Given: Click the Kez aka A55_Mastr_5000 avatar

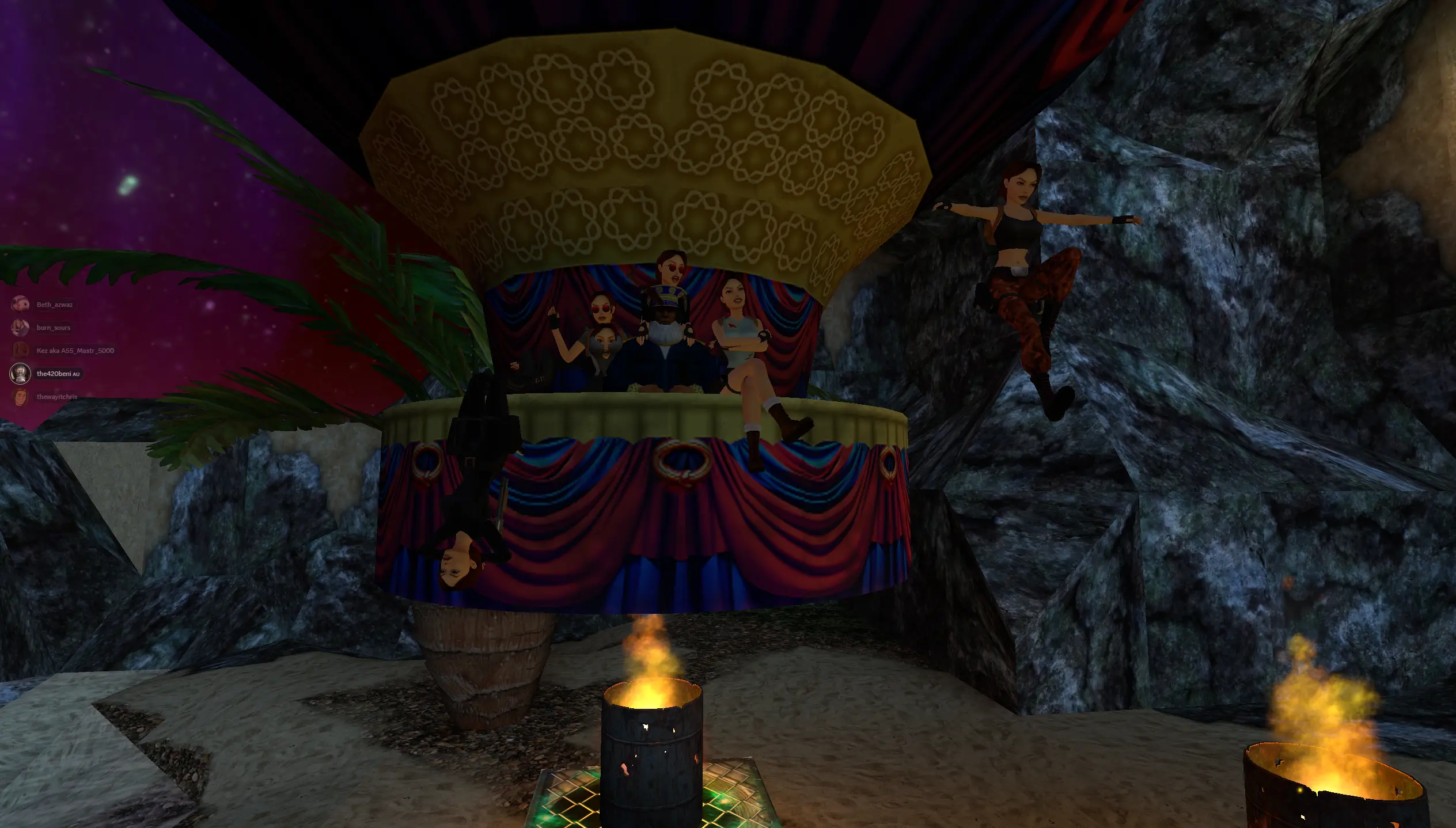Looking at the screenshot, I should pyautogui.click(x=20, y=350).
